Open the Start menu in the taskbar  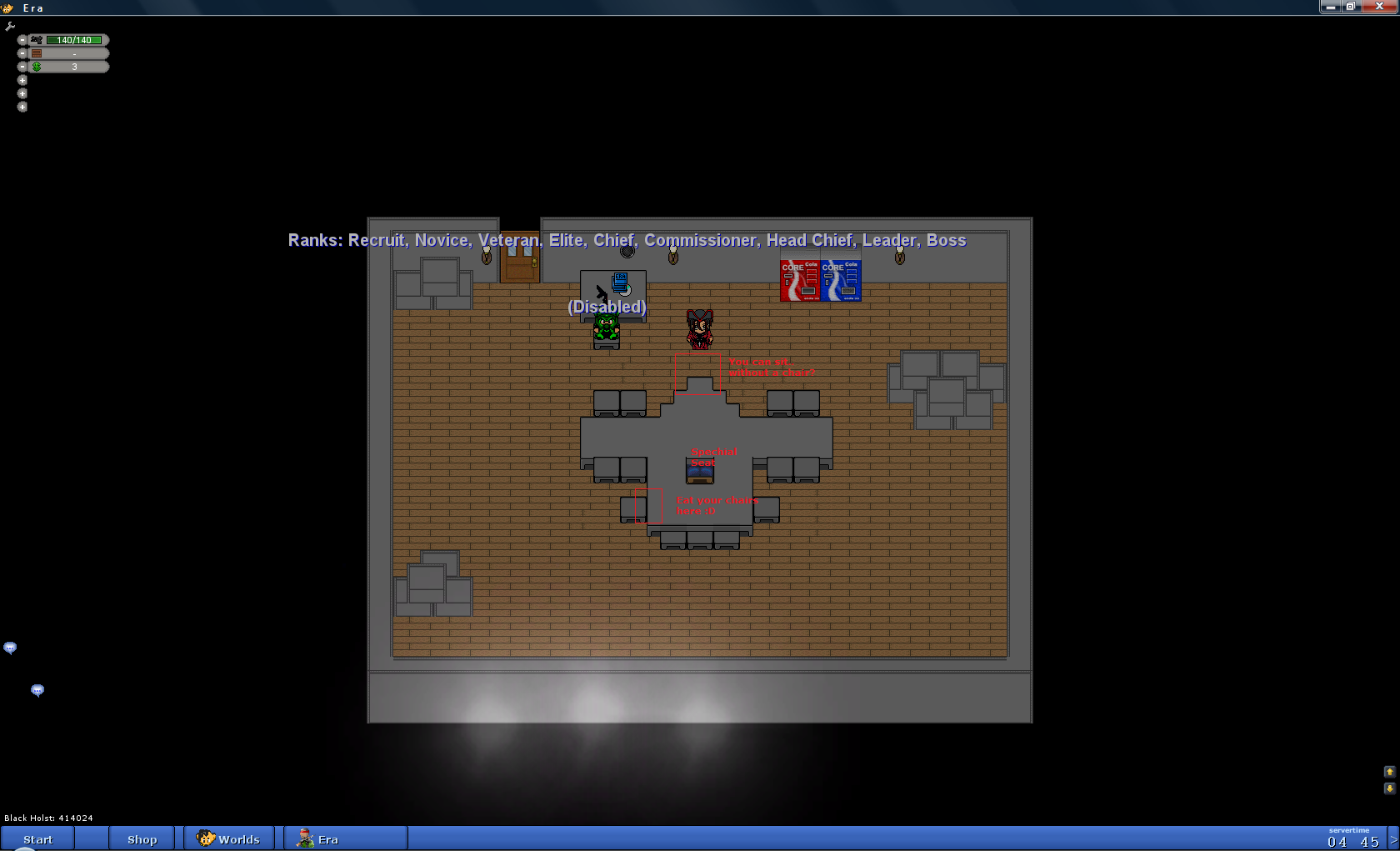pos(37,839)
